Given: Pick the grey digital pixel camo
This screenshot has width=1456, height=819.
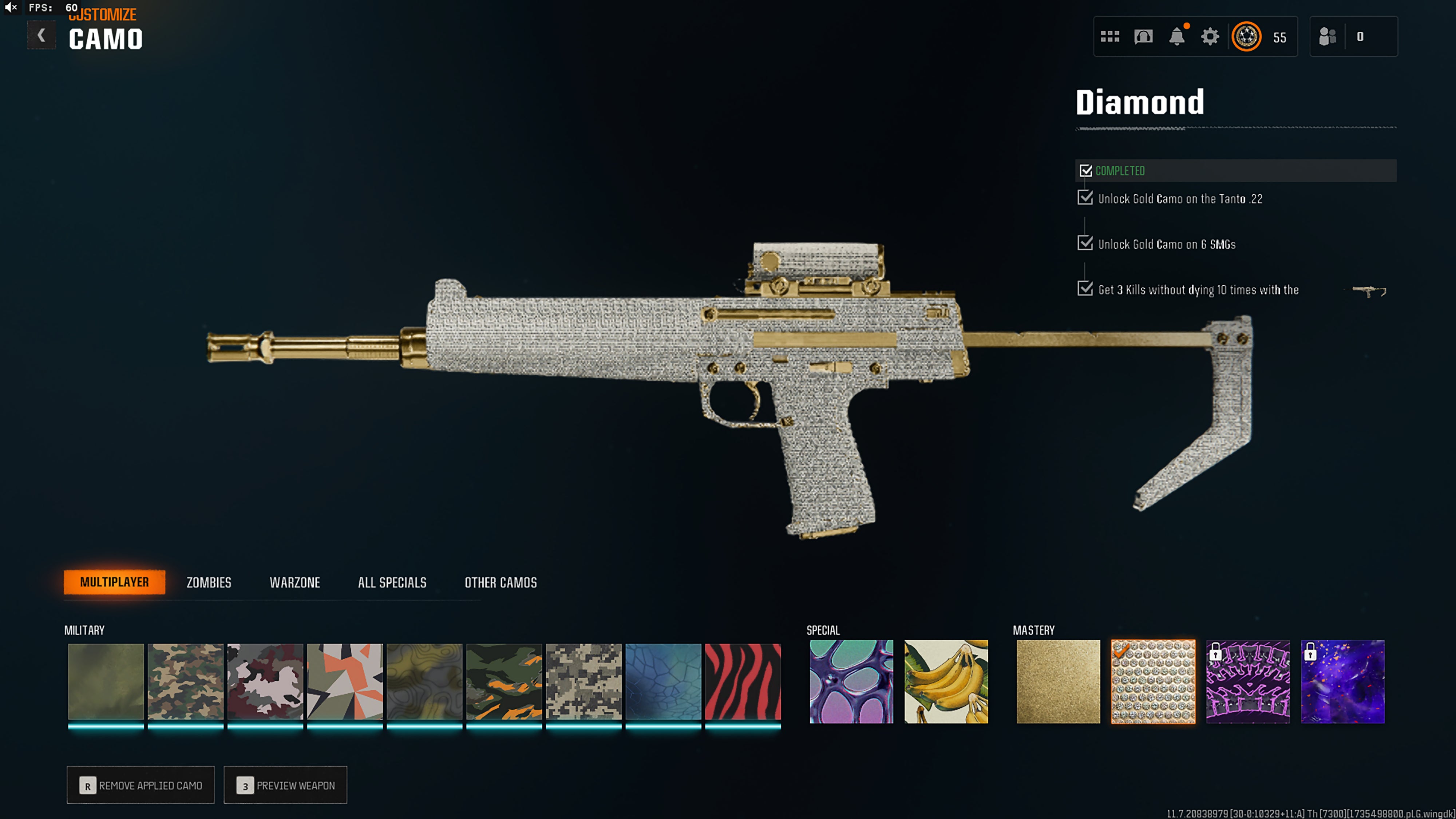Looking at the screenshot, I should click(x=583, y=681).
